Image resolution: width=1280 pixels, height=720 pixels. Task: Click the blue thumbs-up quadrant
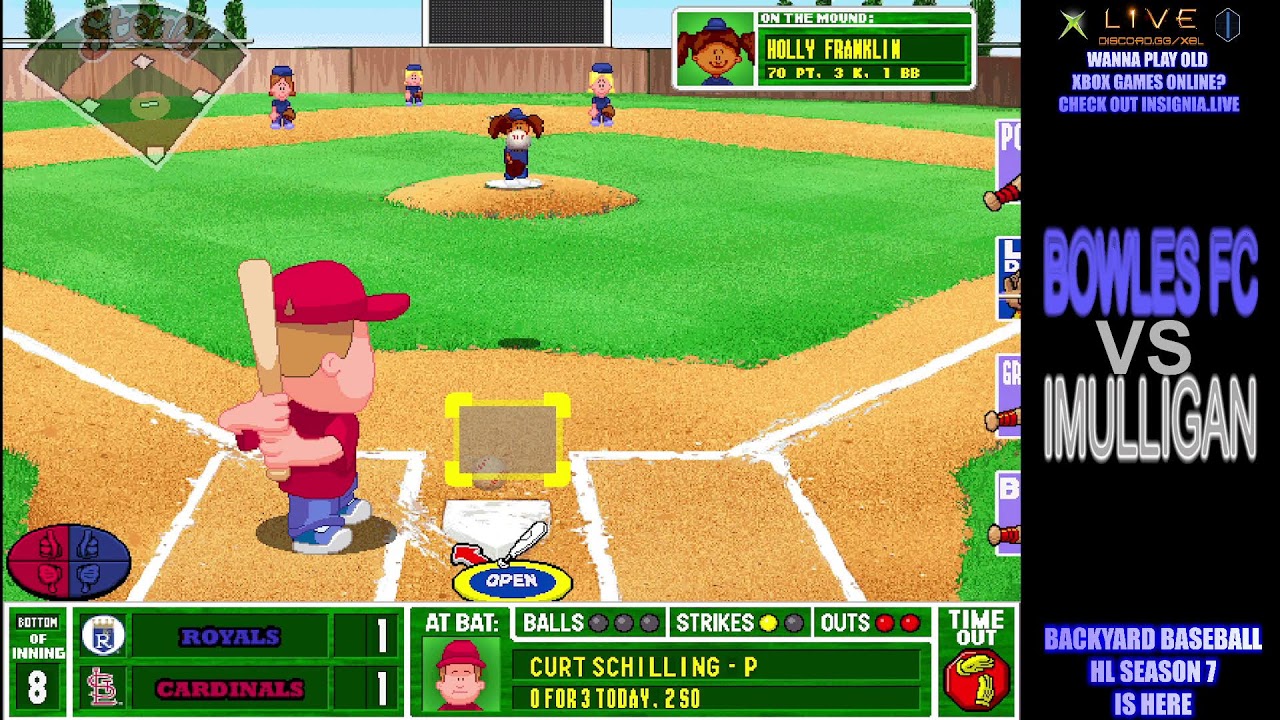pos(90,545)
